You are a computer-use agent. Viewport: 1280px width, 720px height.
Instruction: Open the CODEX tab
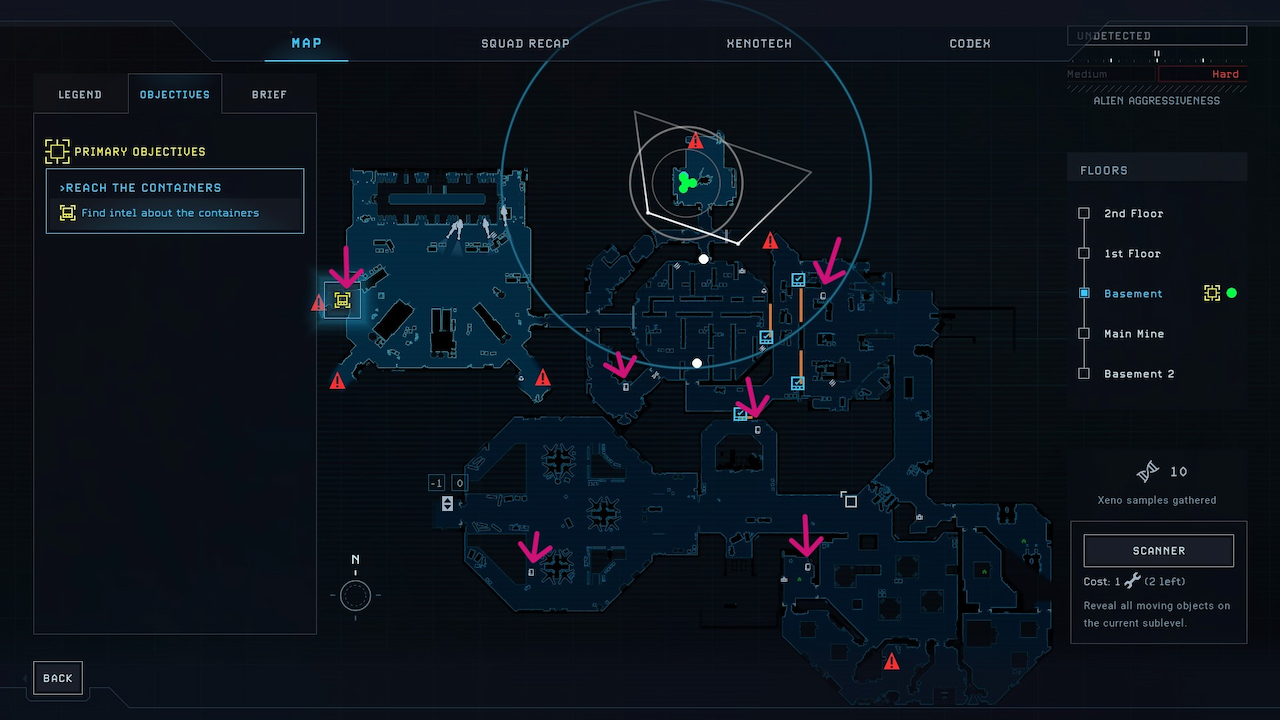coord(968,43)
